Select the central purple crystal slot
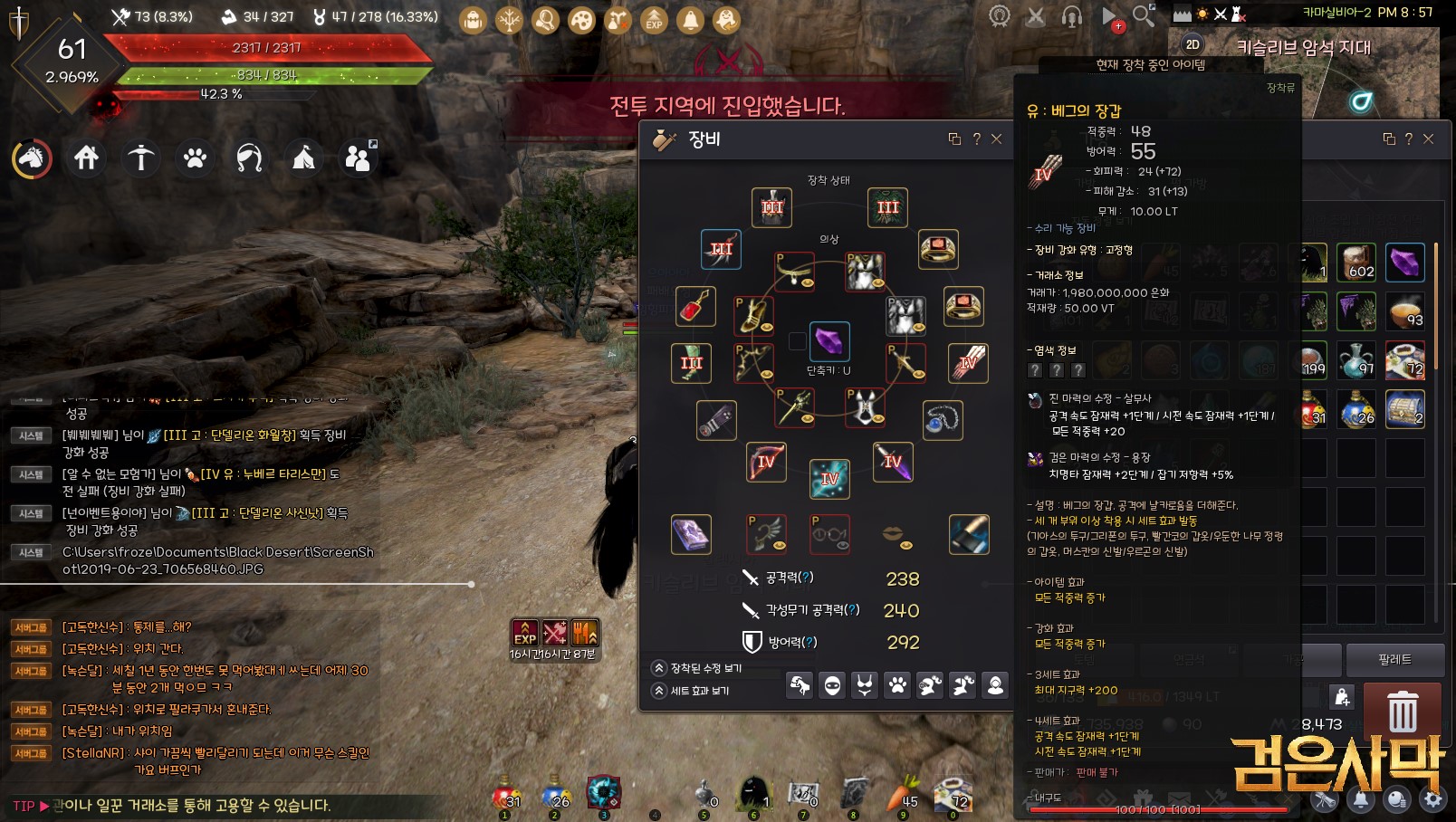This screenshot has width=1456, height=822. click(829, 341)
